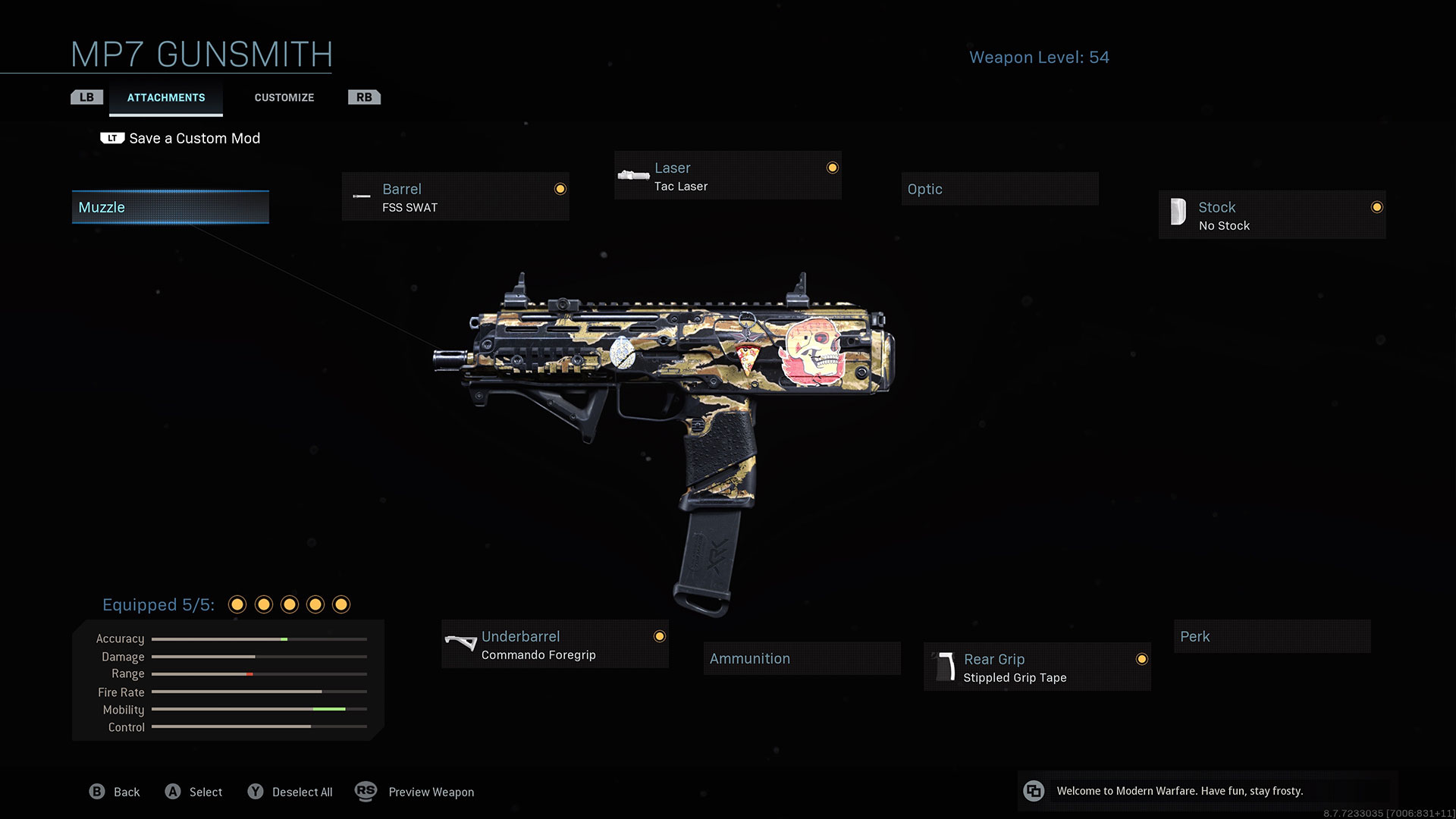Select the Stock slot showing No Stock
The height and width of the screenshot is (819, 1456).
(x=1272, y=215)
